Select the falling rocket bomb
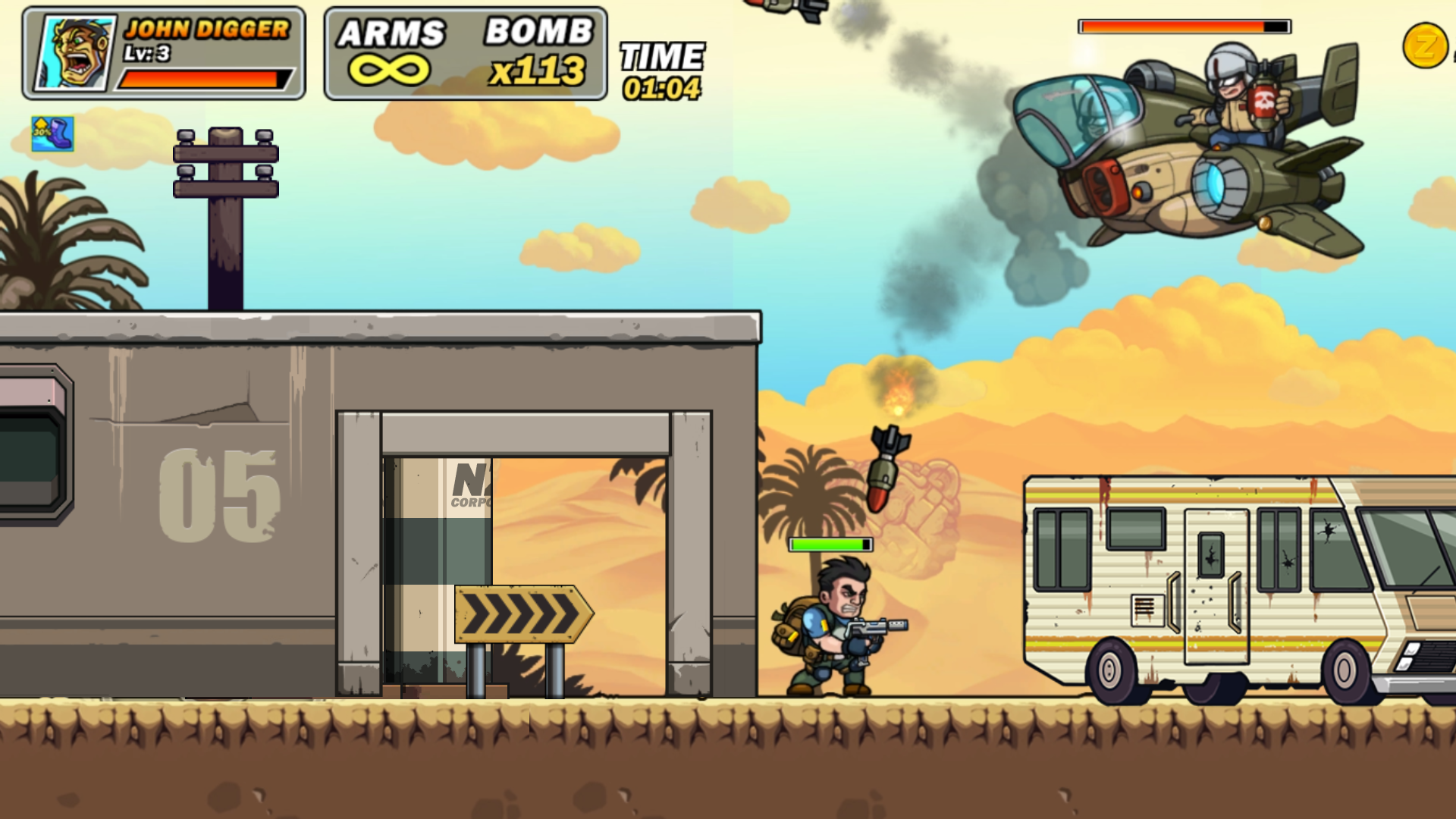 point(889,466)
